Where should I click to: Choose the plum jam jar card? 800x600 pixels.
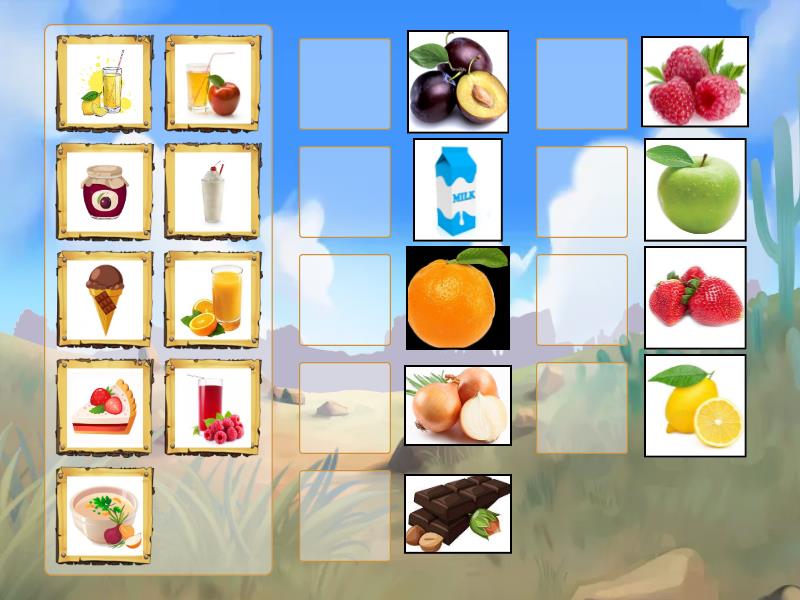pyautogui.click(x=105, y=191)
